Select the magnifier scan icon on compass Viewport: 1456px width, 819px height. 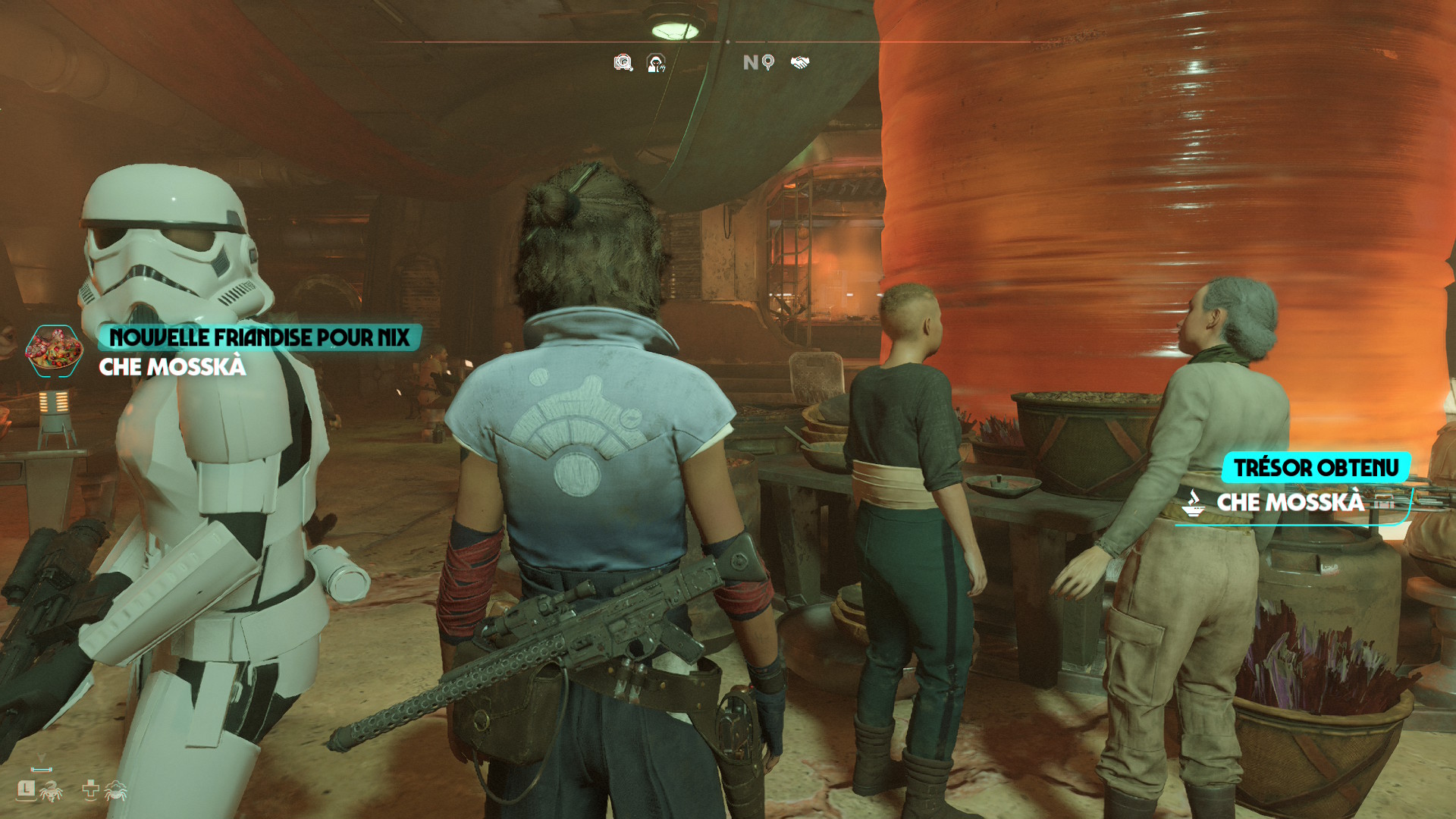(x=623, y=63)
